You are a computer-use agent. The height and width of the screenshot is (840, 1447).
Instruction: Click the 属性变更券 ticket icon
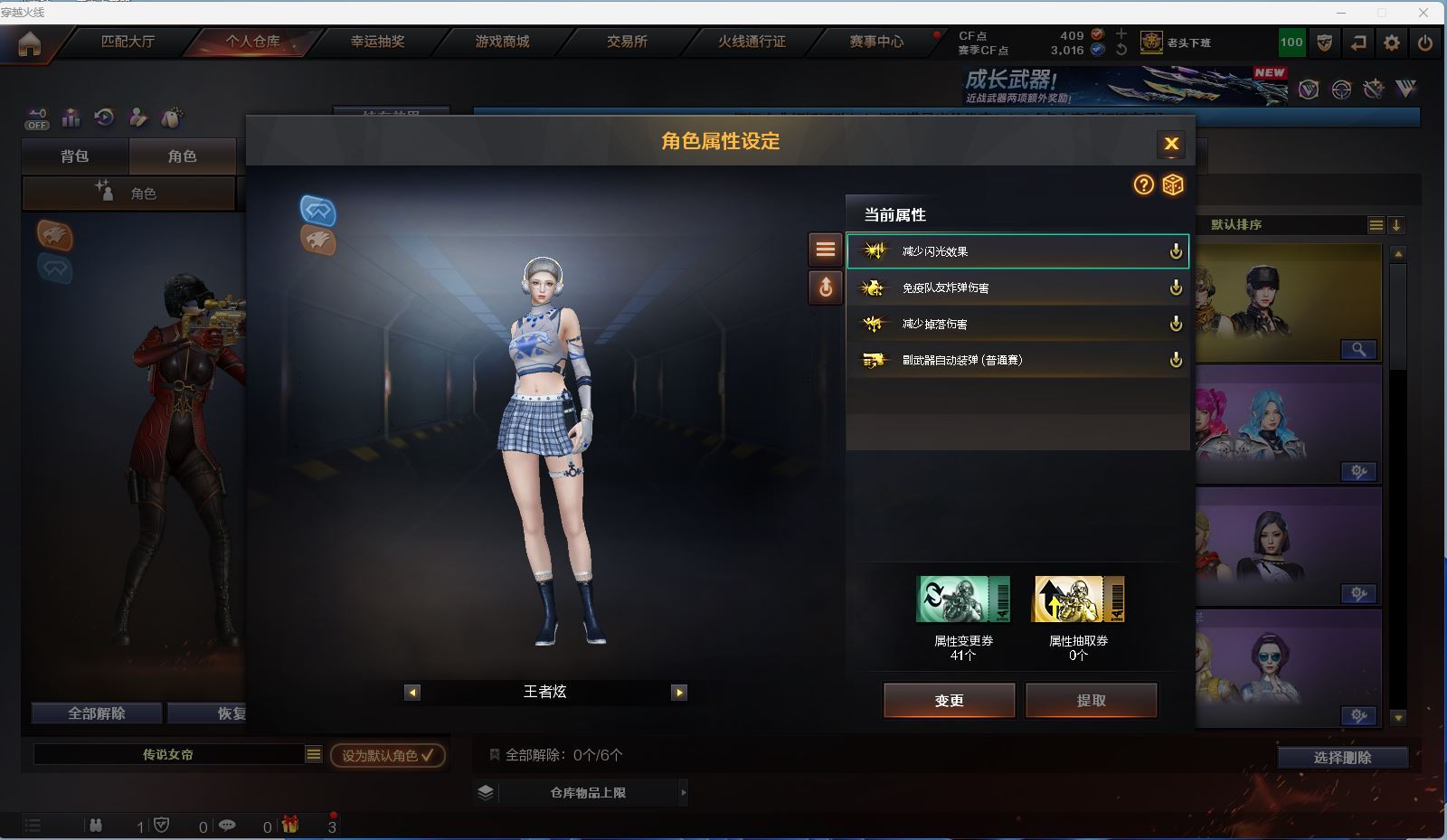point(963,599)
